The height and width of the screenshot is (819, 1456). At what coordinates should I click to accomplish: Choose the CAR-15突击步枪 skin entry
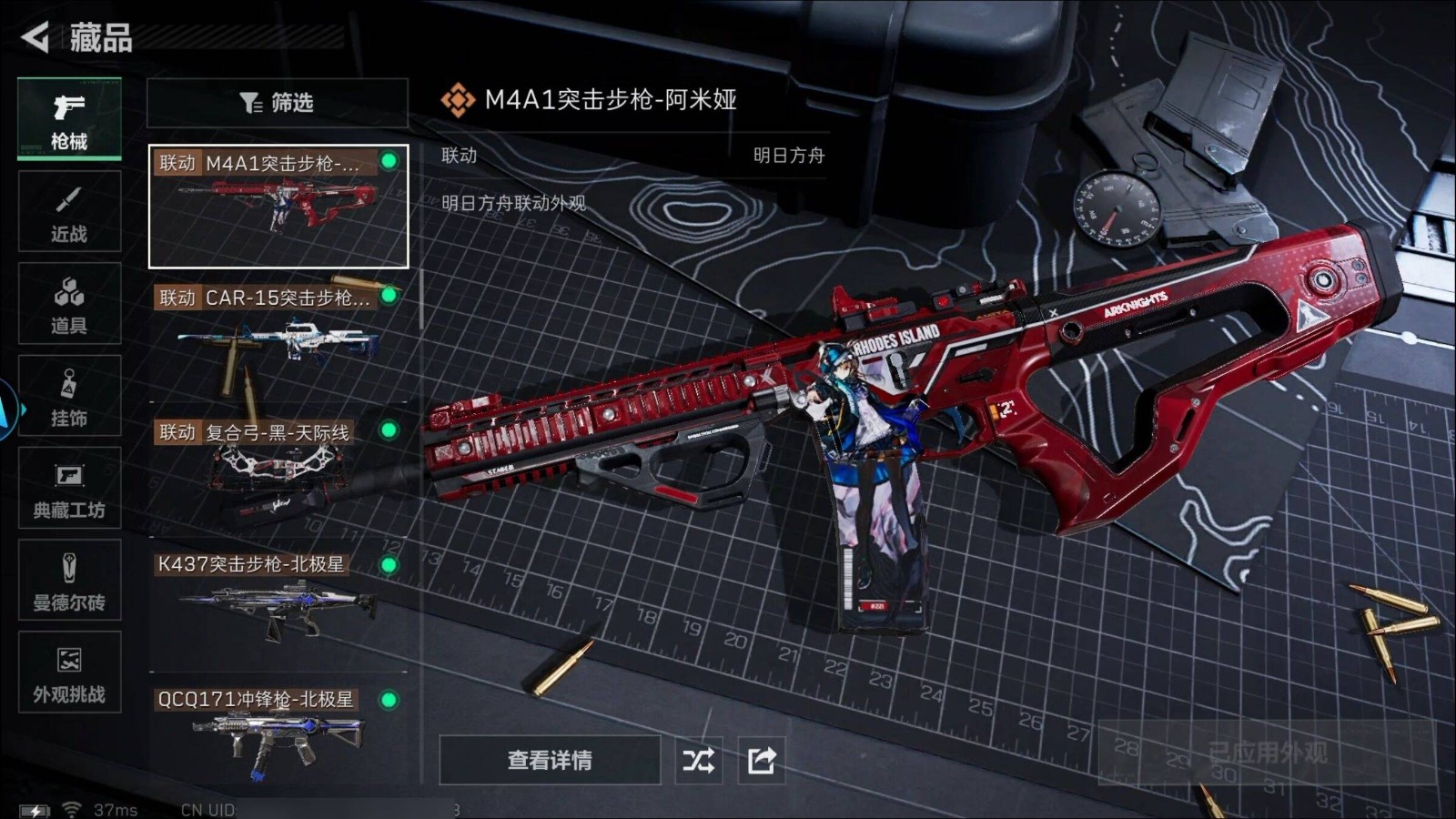tap(278, 337)
